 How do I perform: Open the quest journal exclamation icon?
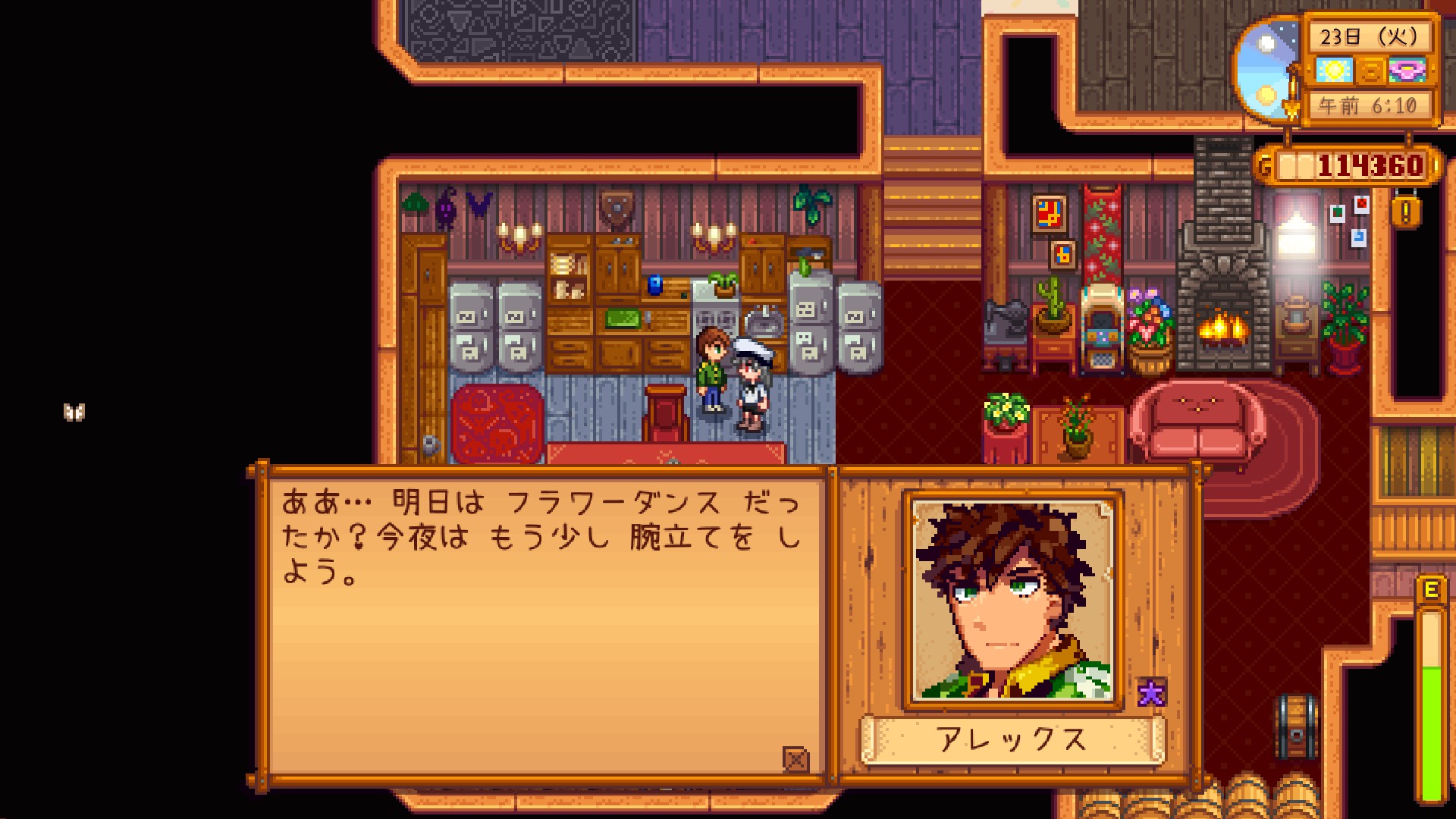(1405, 212)
